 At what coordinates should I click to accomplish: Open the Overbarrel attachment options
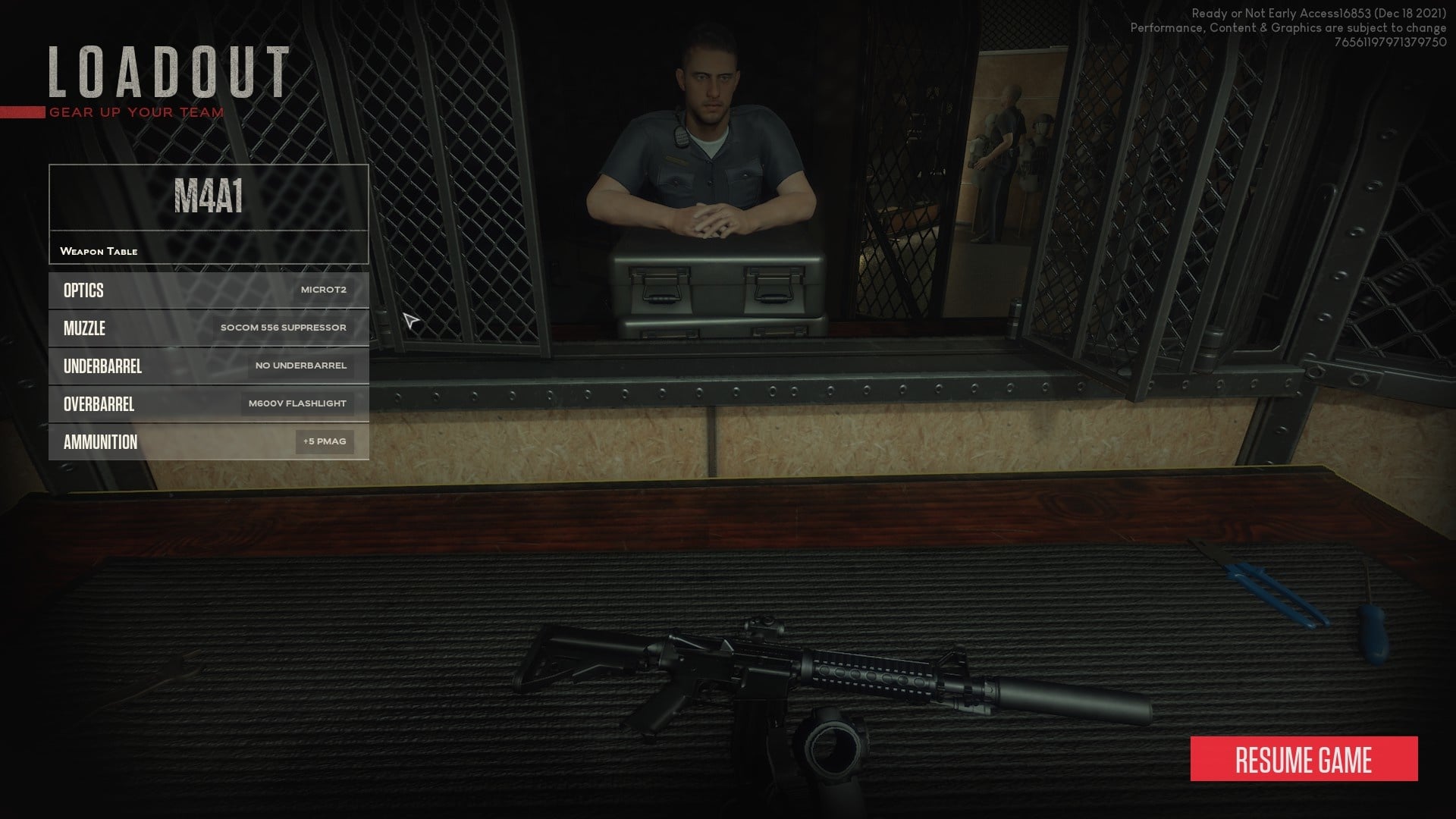(209, 404)
